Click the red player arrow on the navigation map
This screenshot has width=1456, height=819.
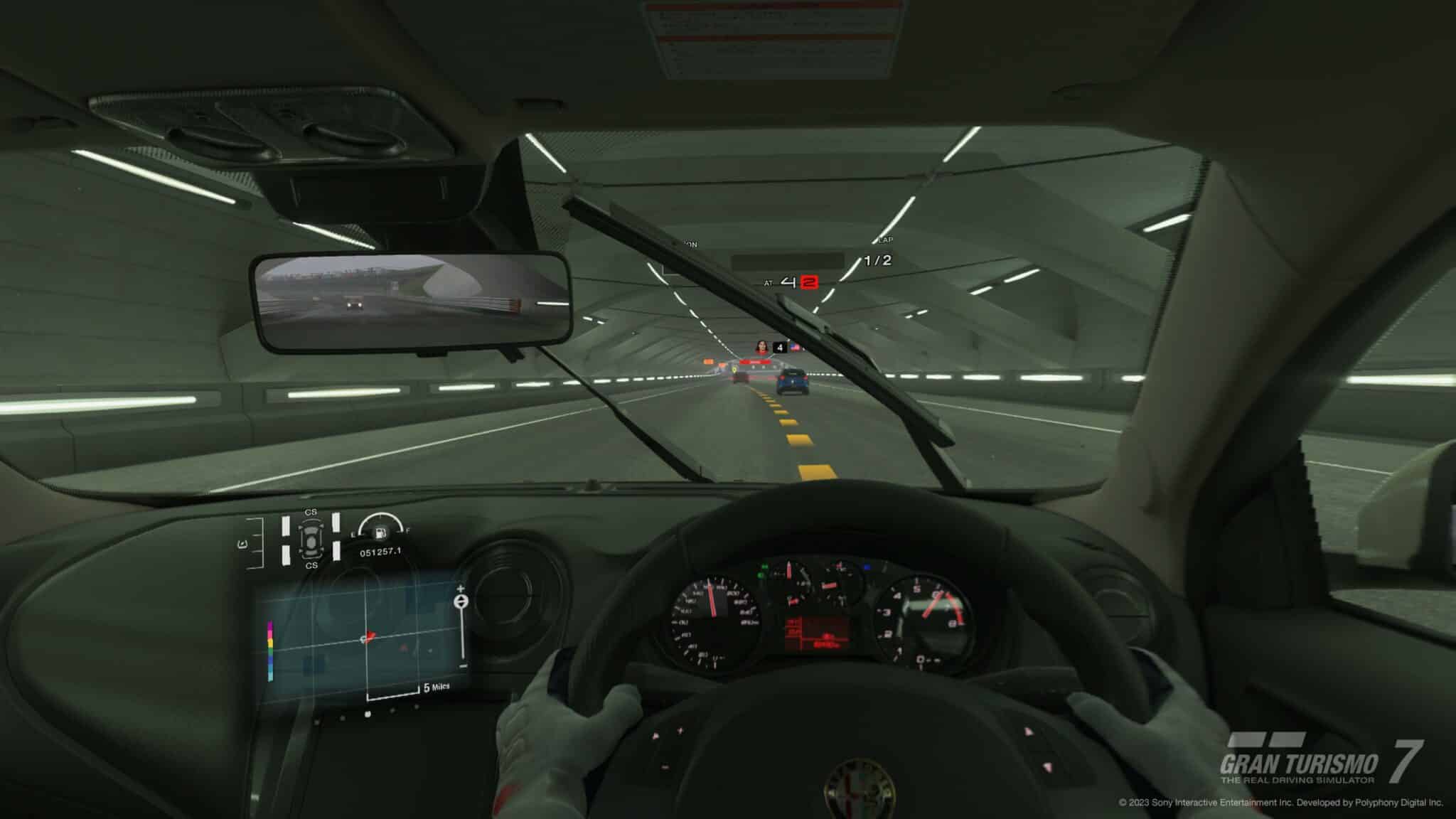click(x=369, y=636)
